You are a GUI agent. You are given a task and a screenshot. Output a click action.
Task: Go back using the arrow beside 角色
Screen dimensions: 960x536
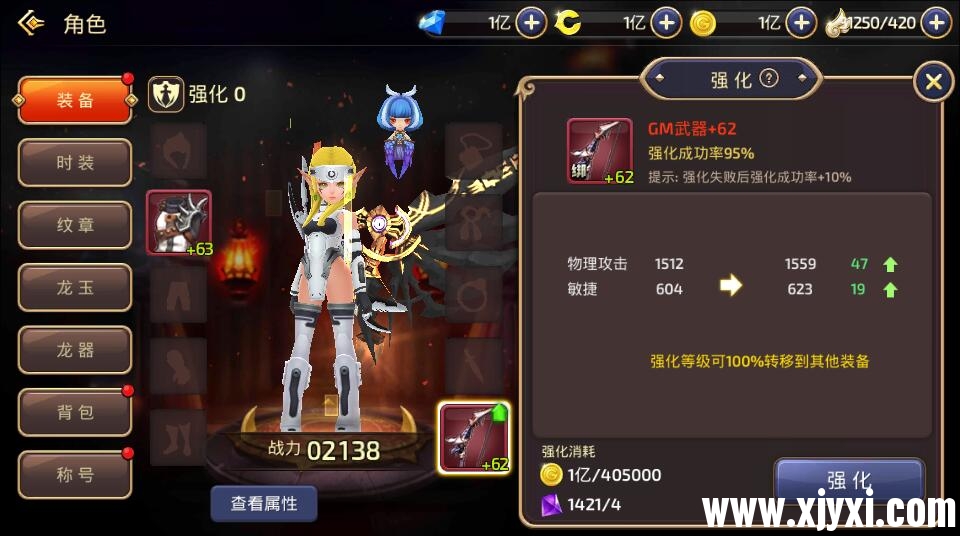pos(31,22)
